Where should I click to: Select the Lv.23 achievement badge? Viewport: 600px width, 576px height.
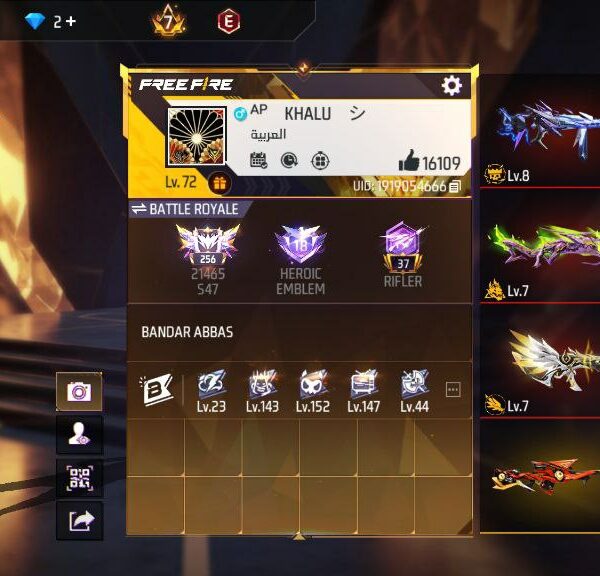[210, 385]
